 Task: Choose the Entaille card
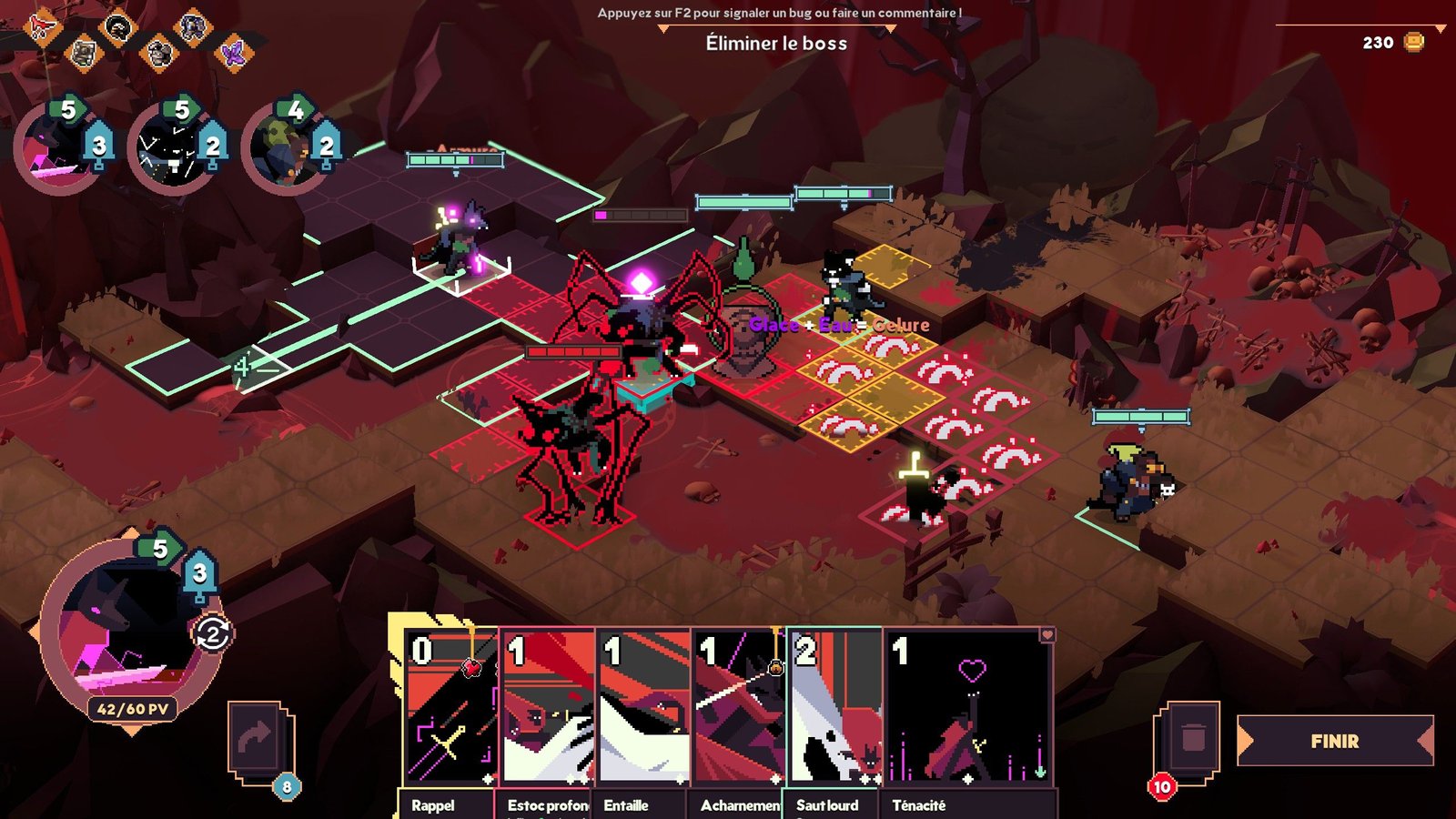[643, 708]
